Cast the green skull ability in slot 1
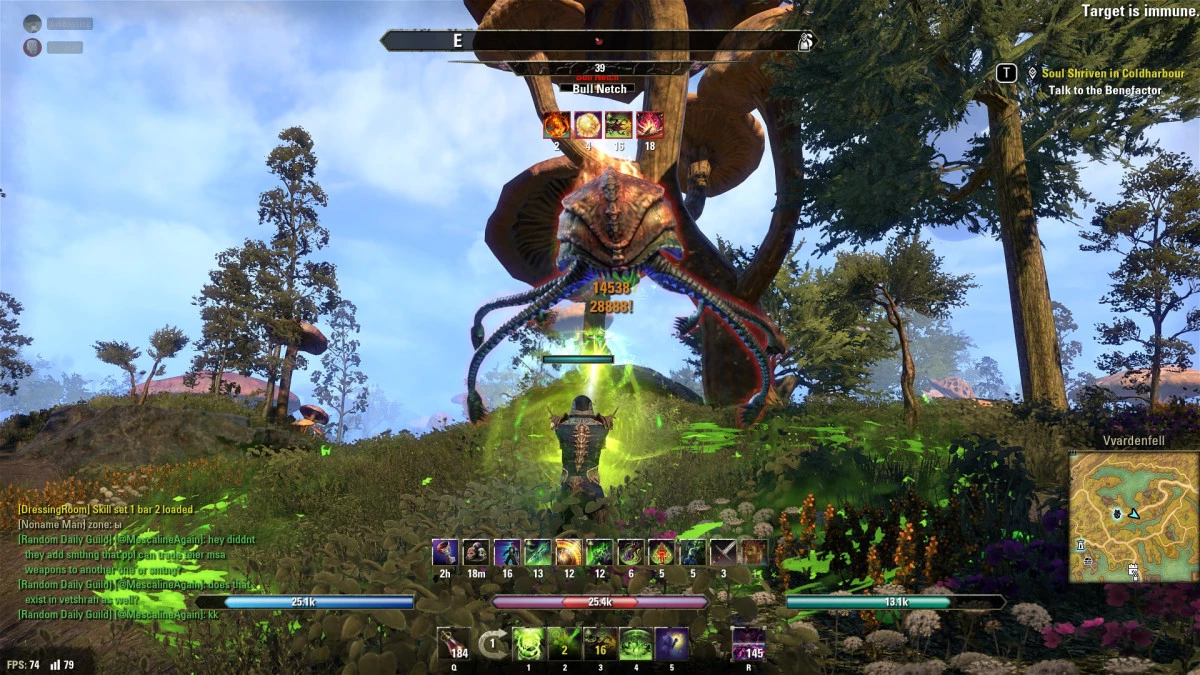This screenshot has height=675, width=1200. click(528, 643)
